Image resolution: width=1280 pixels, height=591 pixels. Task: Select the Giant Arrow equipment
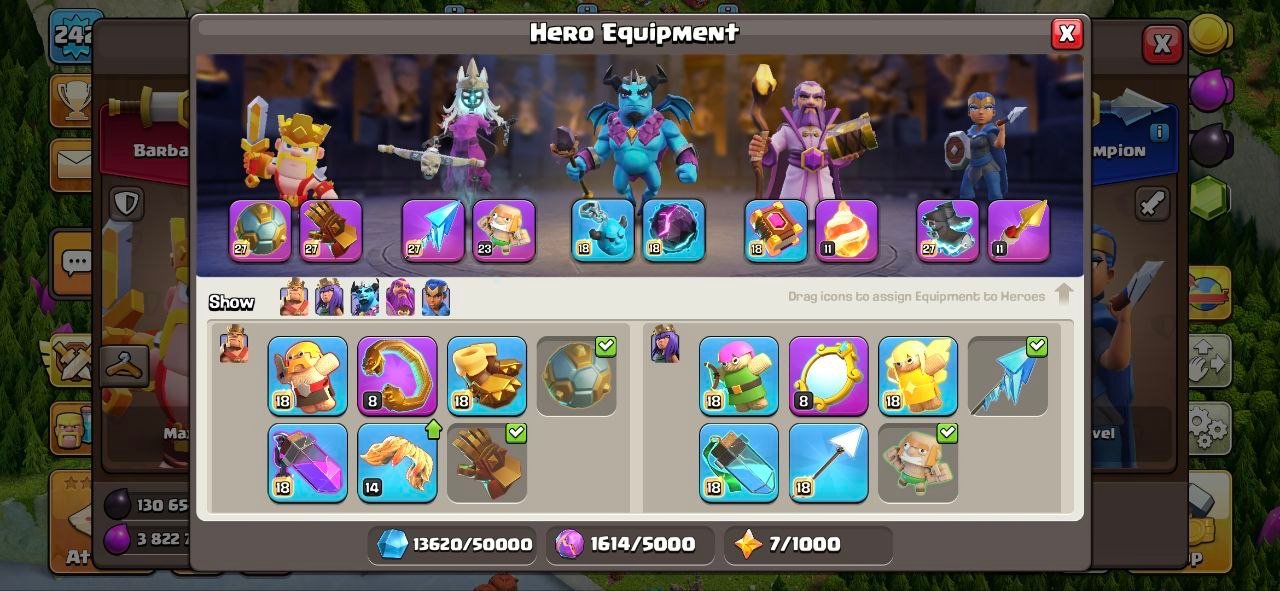[829, 462]
